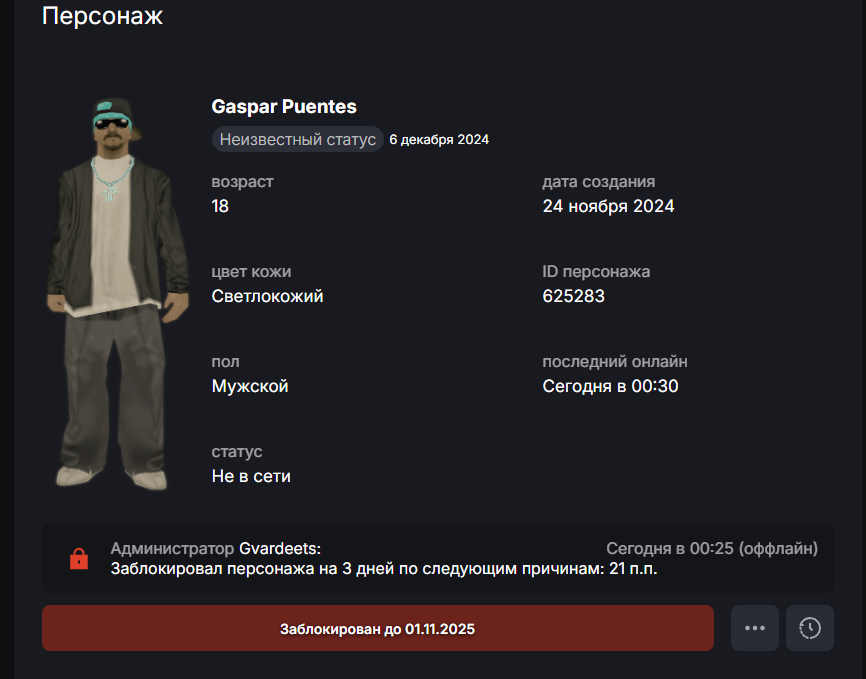Click the "Неизвестный статус" status badge
The height and width of the screenshot is (679, 866).
(x=298, y=139)
